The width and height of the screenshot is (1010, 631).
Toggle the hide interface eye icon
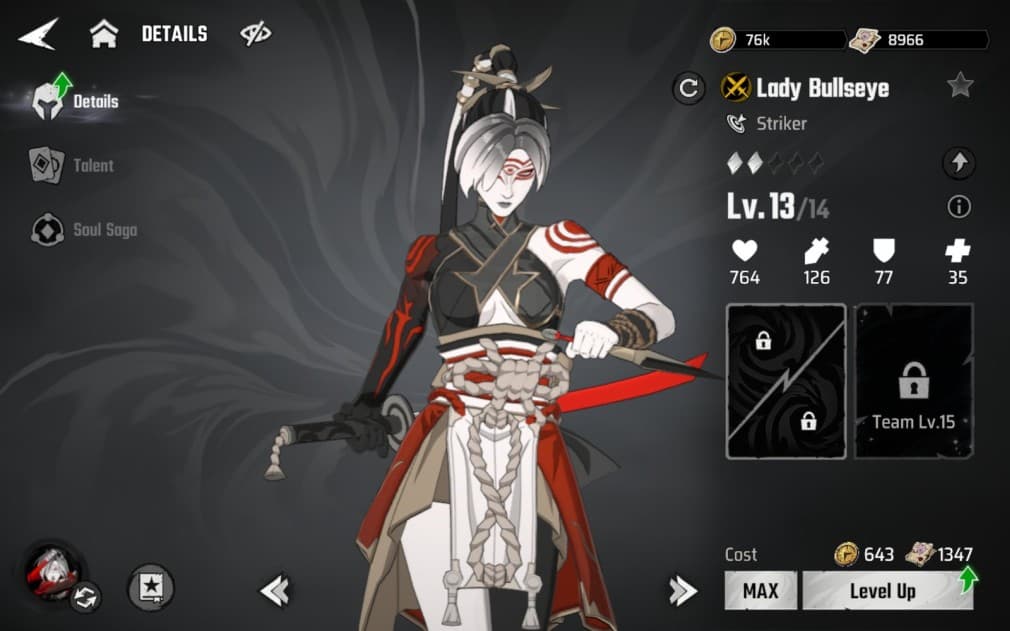[x=256, y=35]
